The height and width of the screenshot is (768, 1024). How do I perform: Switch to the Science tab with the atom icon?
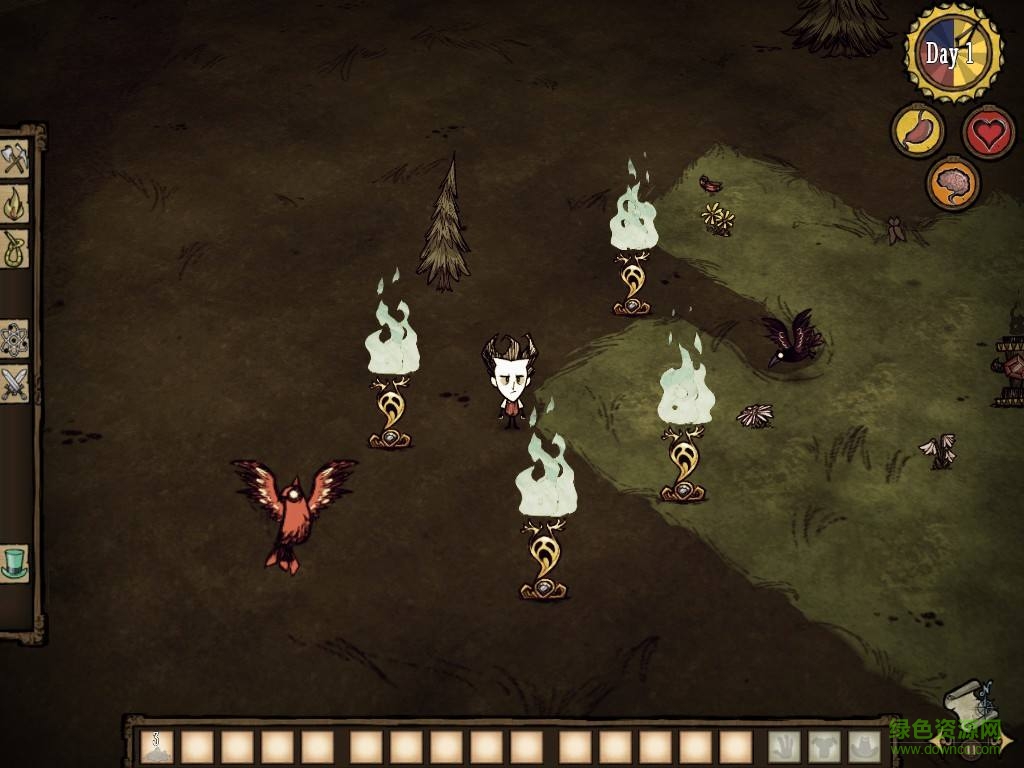coord(15,339)
